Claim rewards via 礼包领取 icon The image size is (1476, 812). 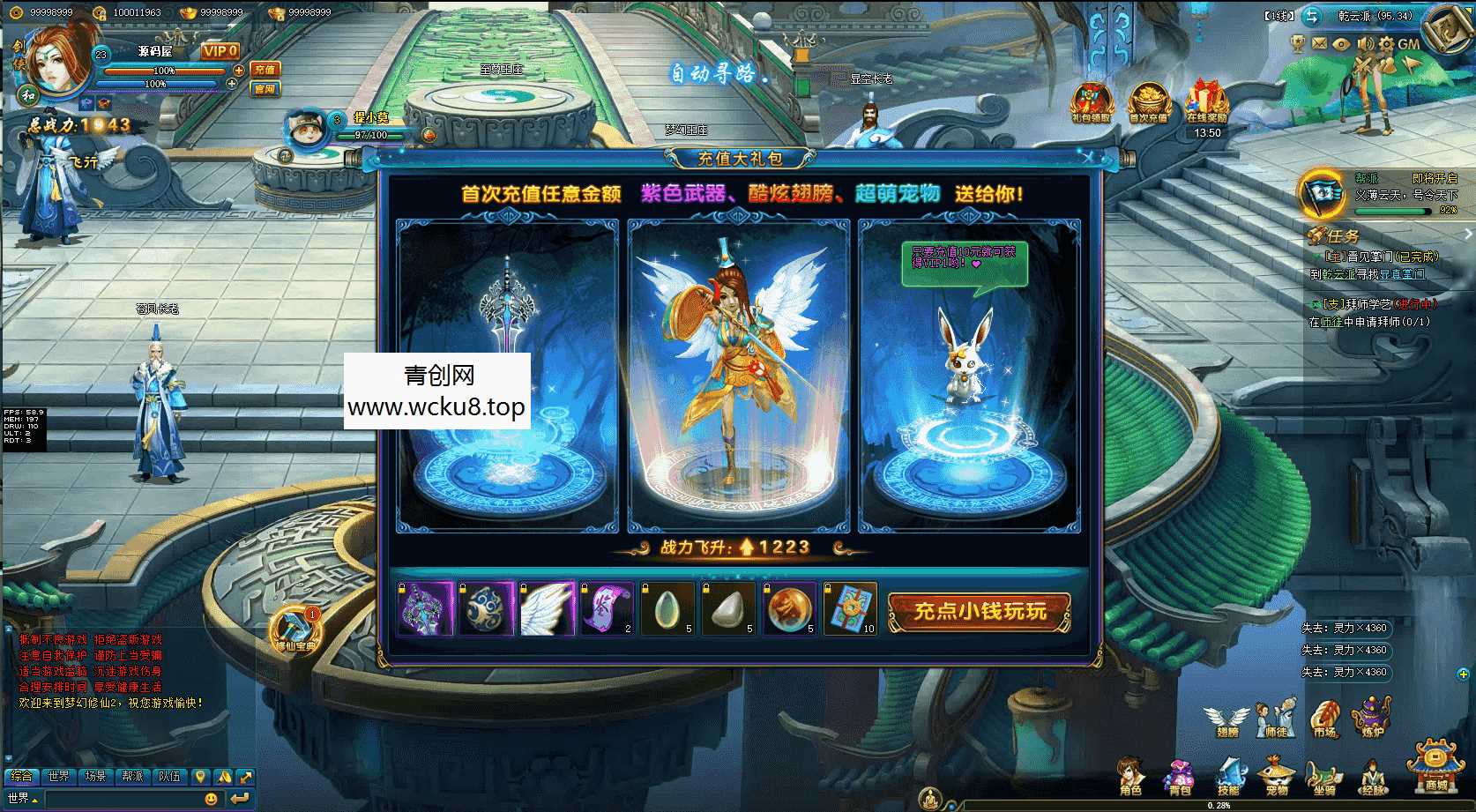[x=1089, y=104]
